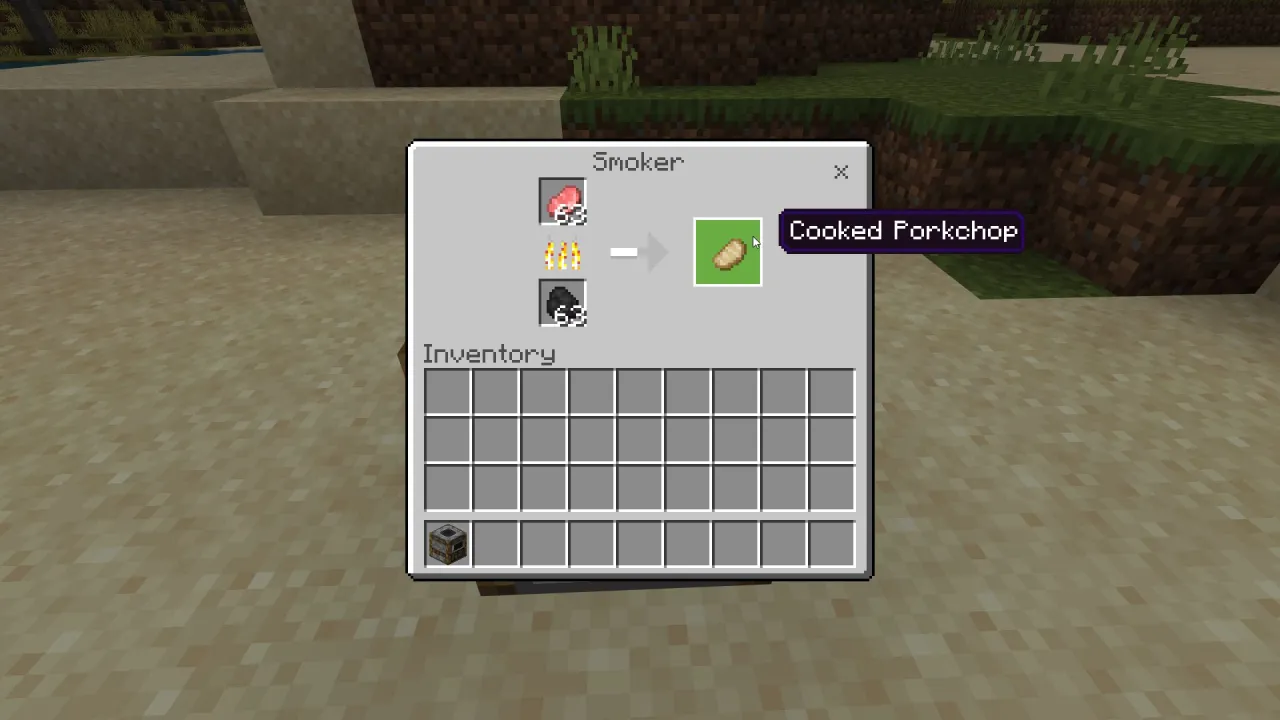Screen dimensions: 1280x720
Task: Close the Smoker interface with the X
Action: [841, 172]
